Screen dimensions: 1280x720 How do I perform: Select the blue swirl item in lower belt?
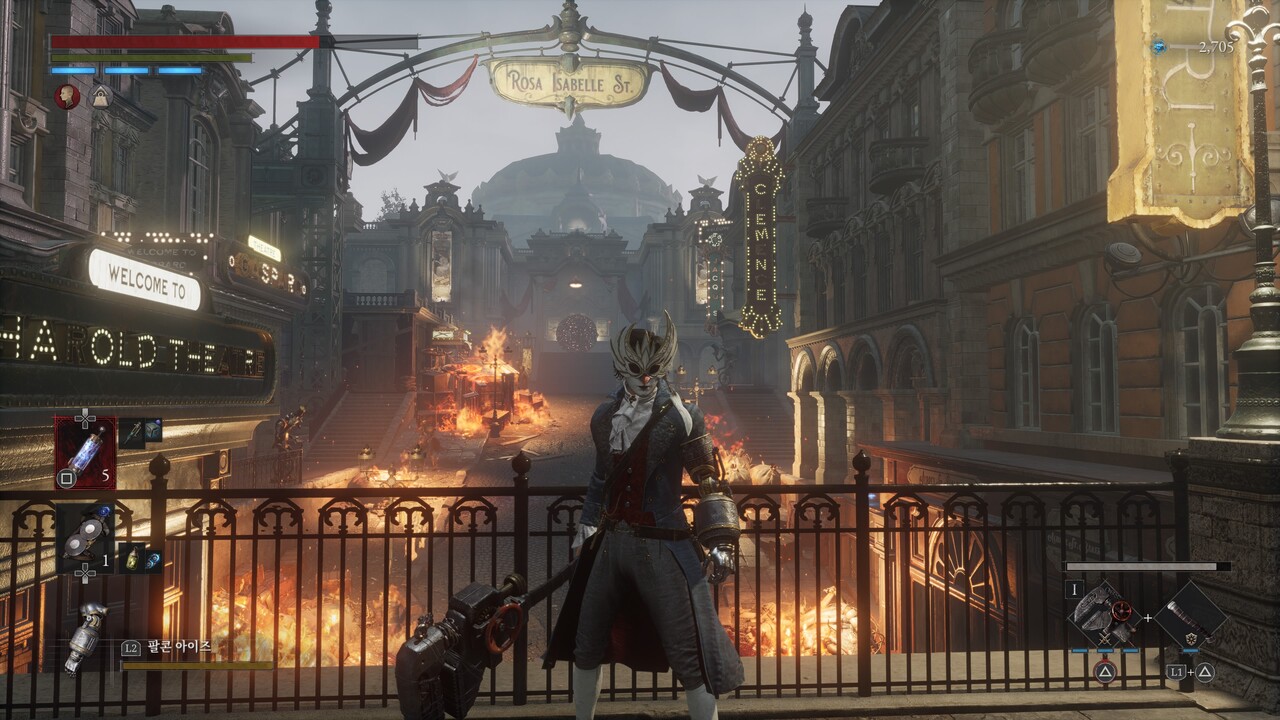[x=153, y=558]
